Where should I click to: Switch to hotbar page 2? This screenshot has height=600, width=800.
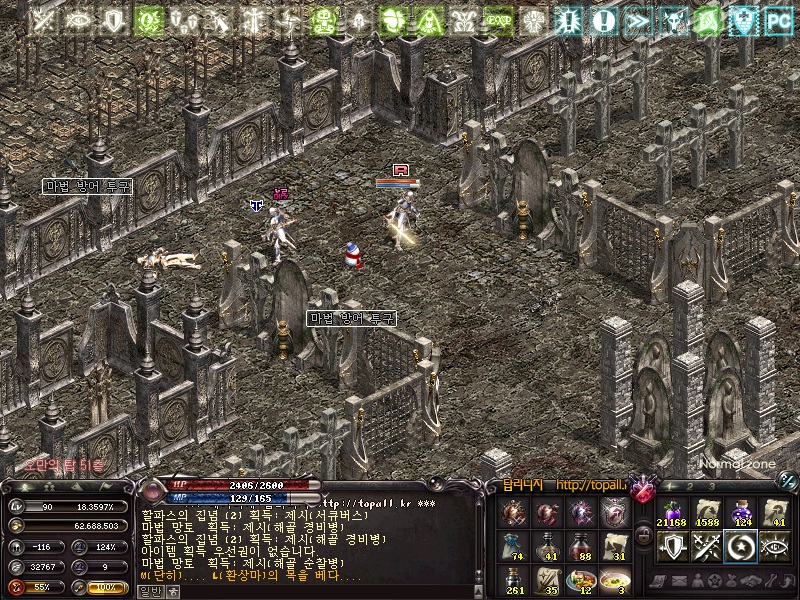coord(690,487)
